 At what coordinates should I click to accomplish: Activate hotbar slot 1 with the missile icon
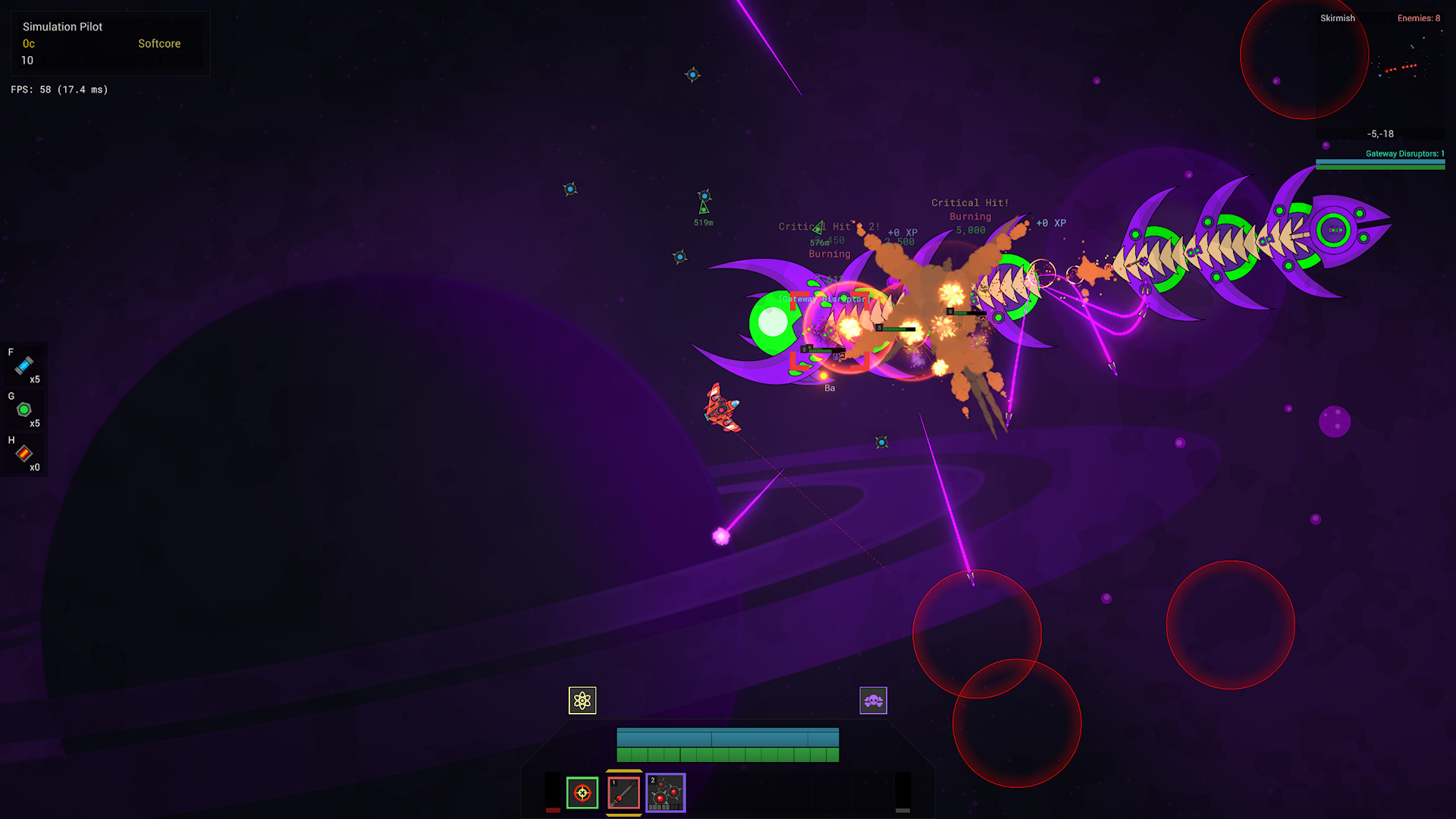tap(622, 793)
